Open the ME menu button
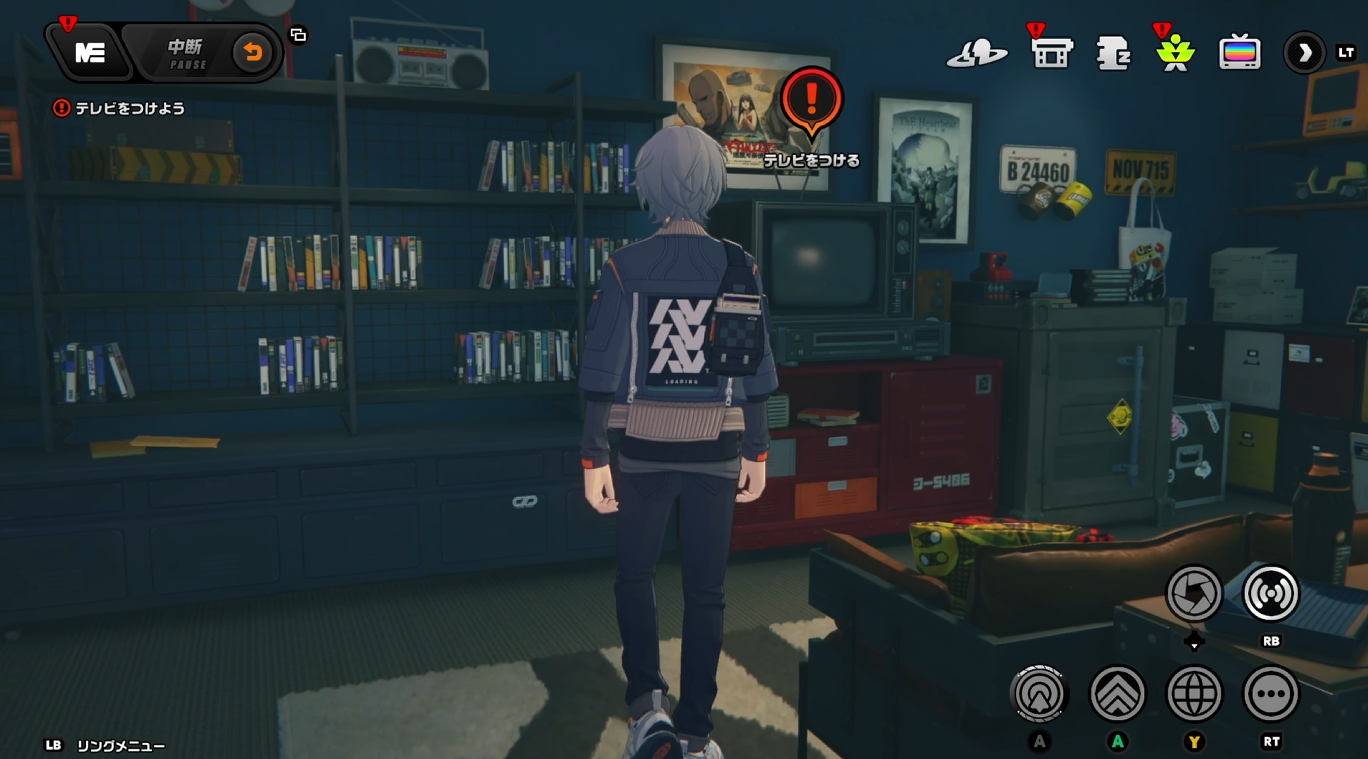 [89, 53]
